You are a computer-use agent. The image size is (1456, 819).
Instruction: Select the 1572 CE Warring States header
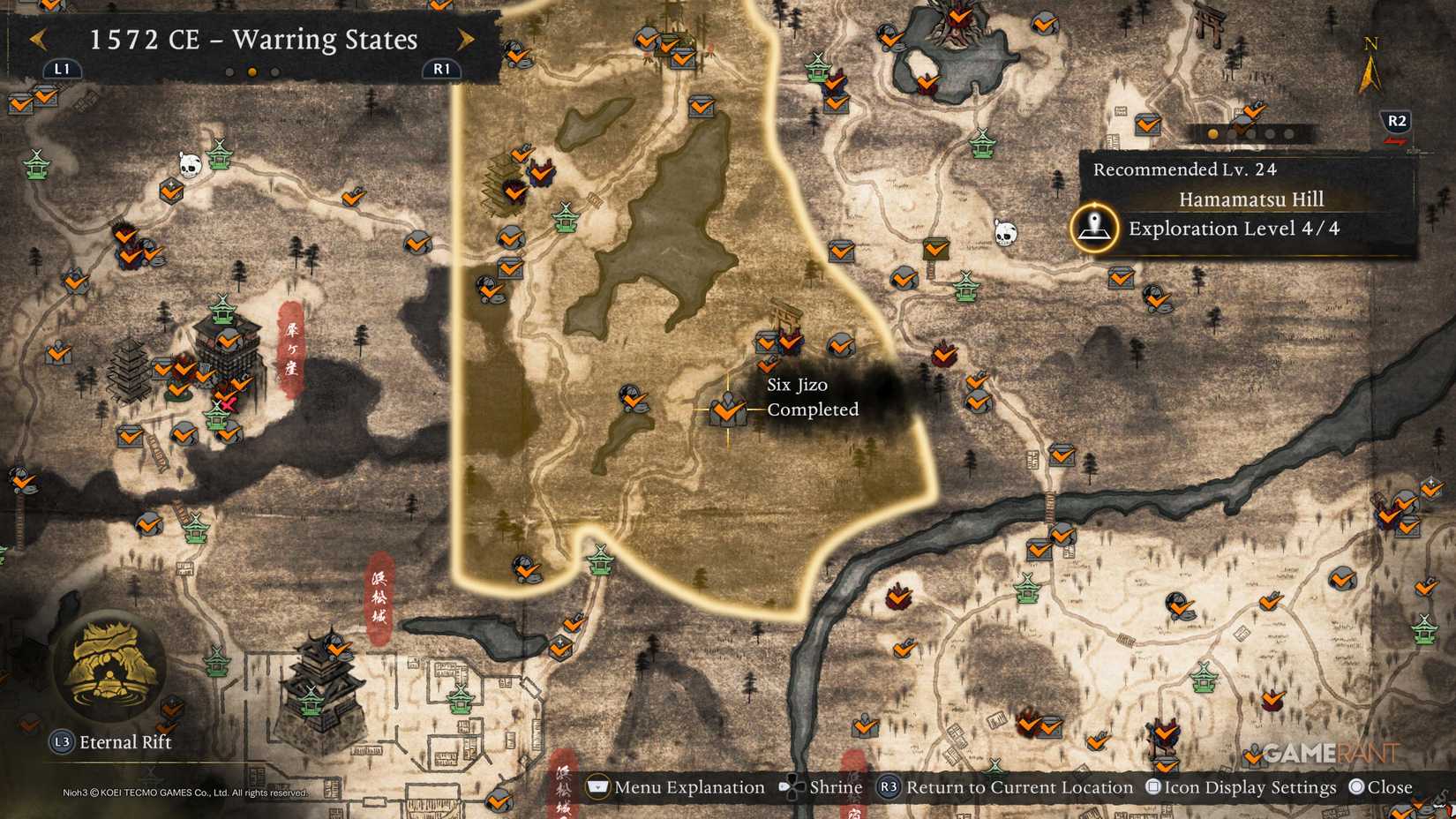pos(251,39)
